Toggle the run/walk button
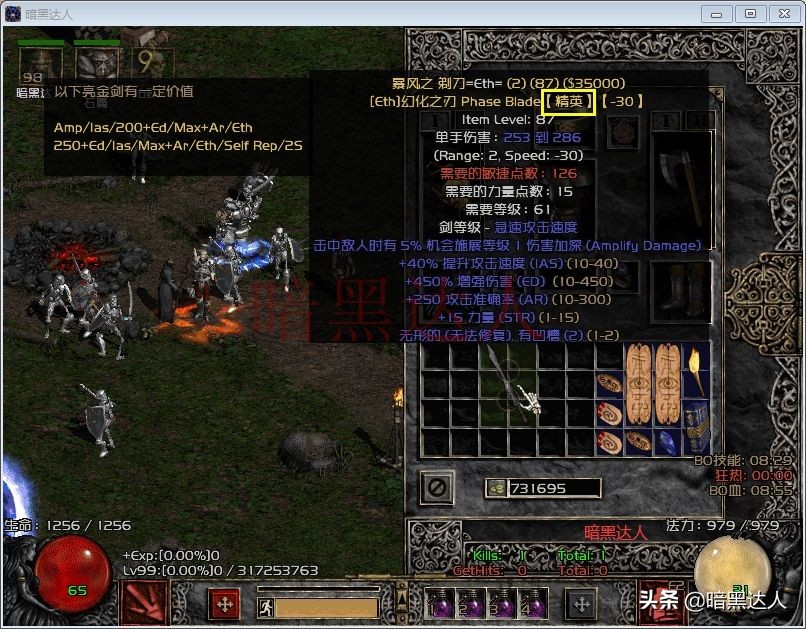The height and width of the screenshot is (629, 806). 266,605
